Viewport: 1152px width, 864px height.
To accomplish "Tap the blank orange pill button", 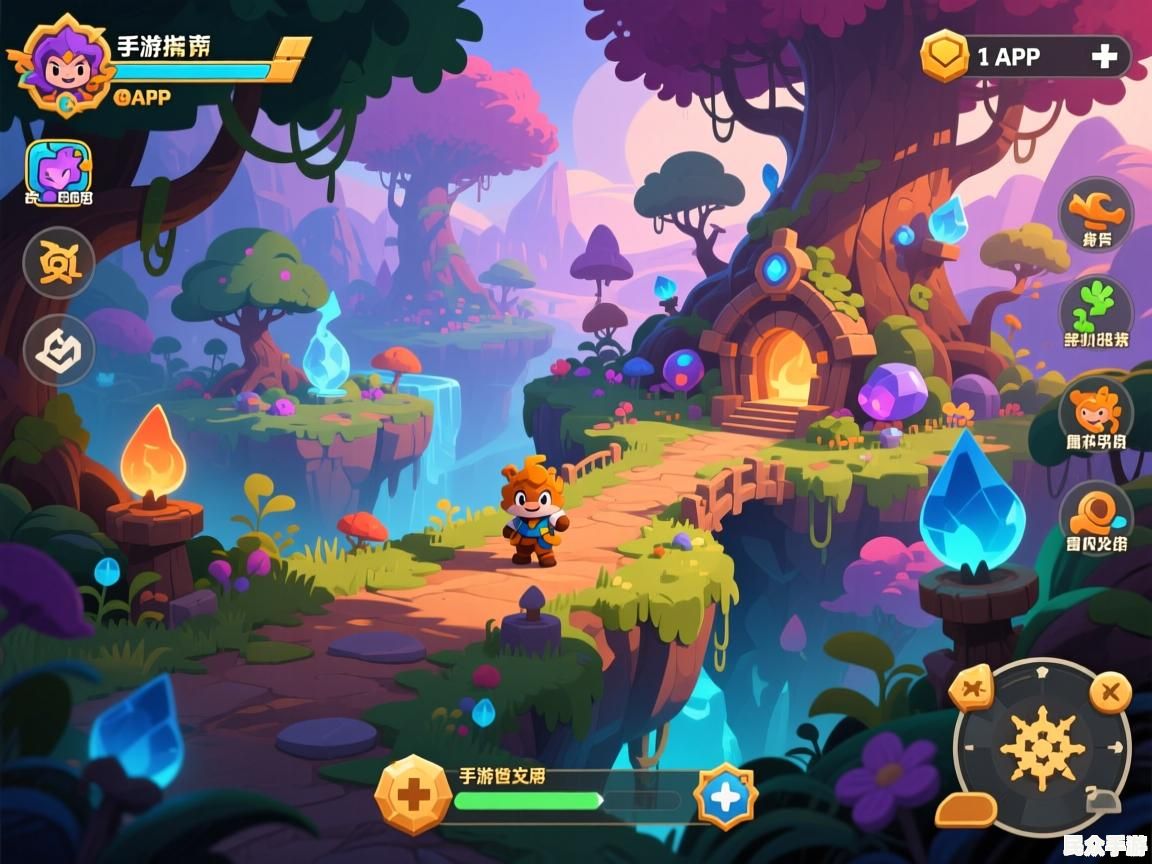I will [x=965, y=809].
